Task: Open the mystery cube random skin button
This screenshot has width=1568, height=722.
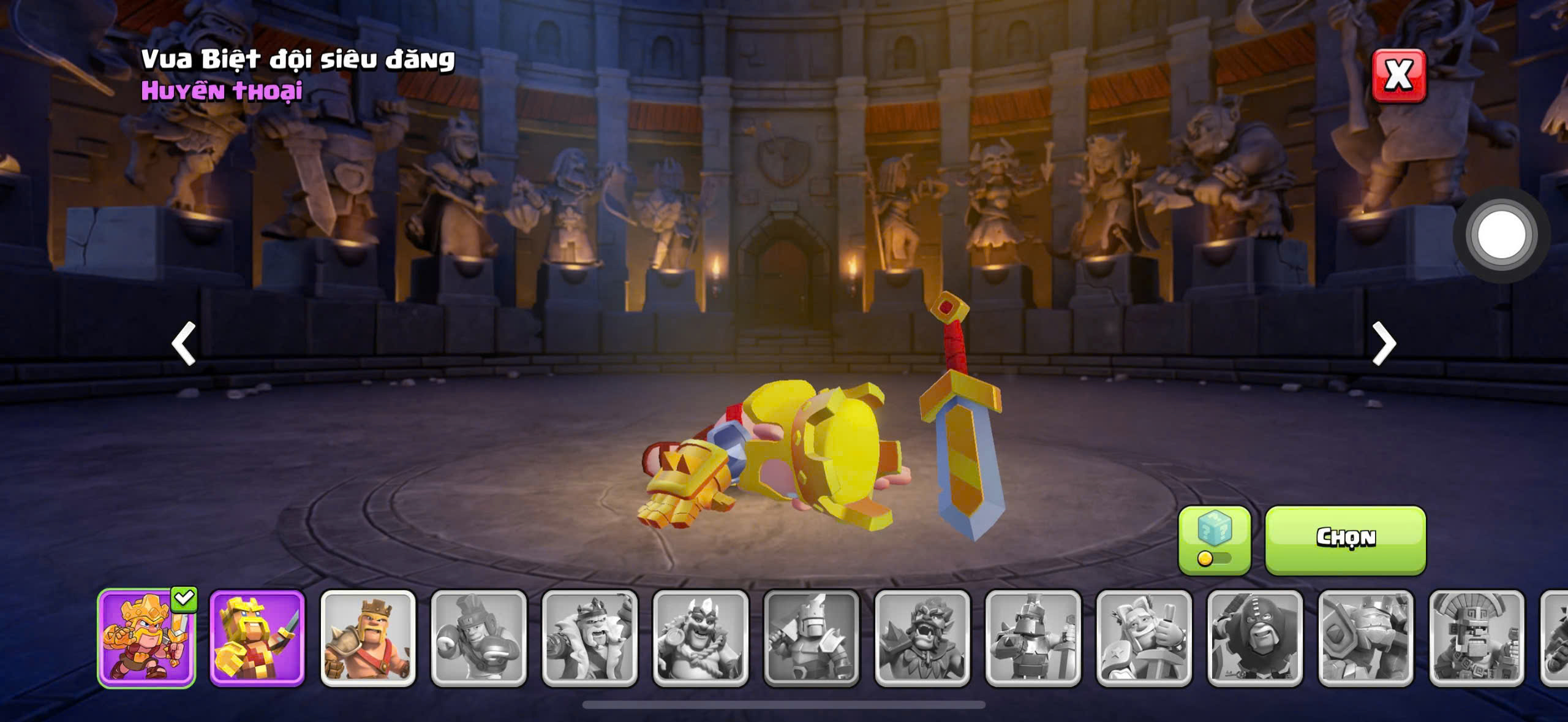Action: [1214, 539]
